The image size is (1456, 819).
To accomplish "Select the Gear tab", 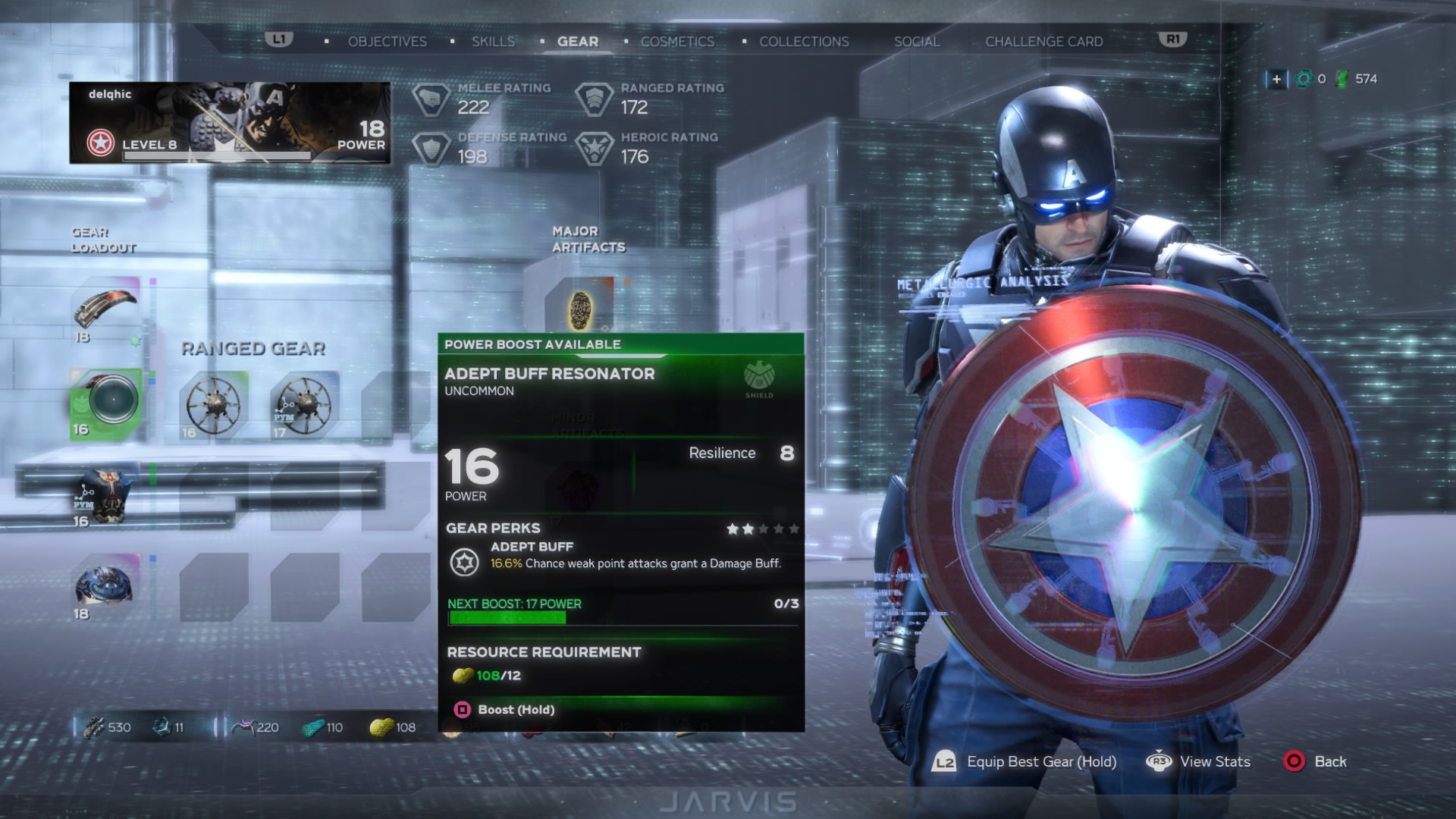I will pos(578,42).
